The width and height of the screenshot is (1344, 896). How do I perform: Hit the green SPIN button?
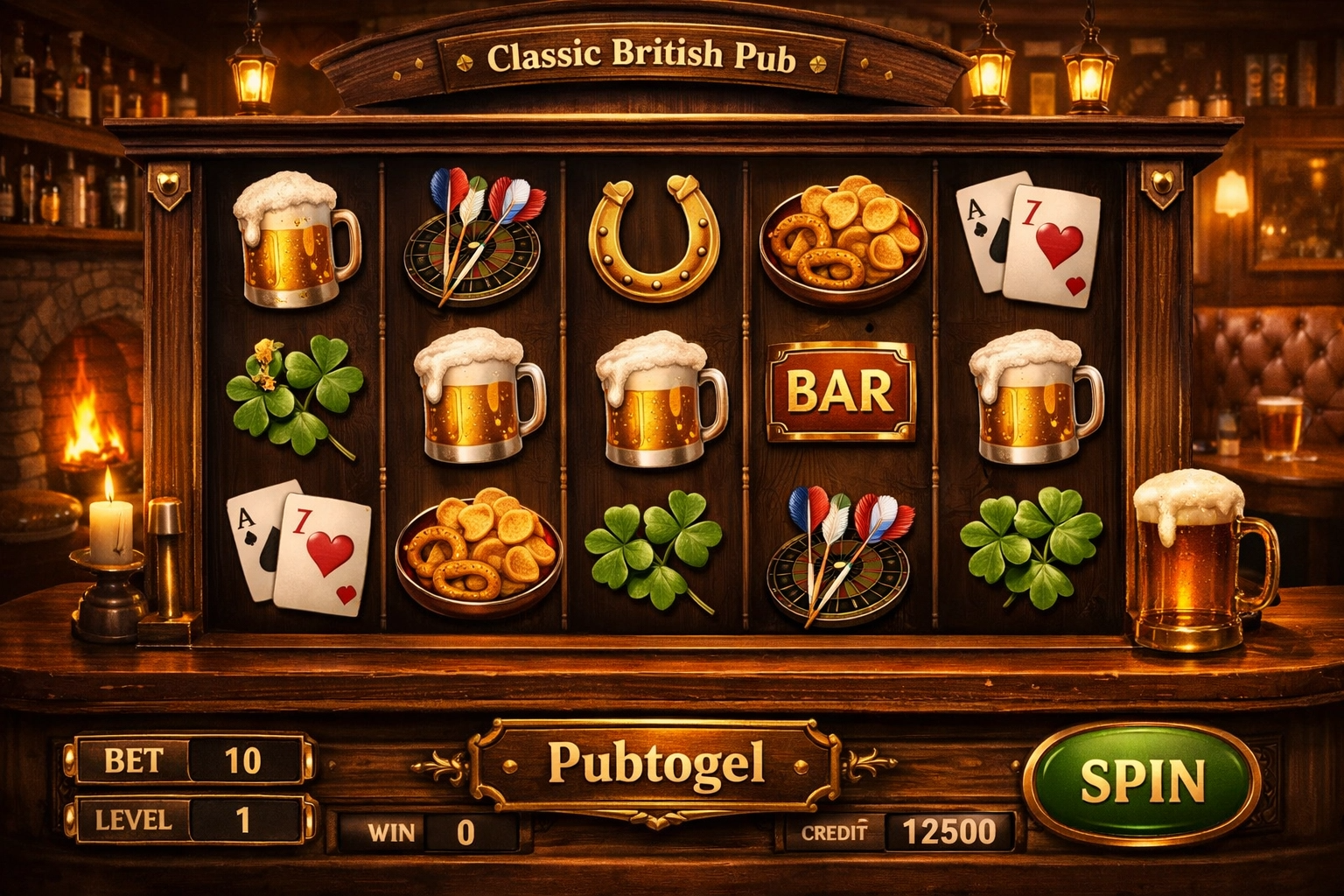(x=1144, y=781)
